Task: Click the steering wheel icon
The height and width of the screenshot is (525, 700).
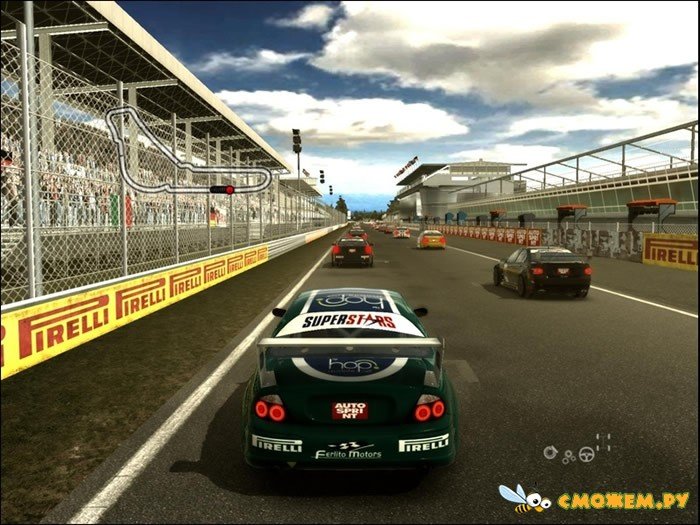Action: tap(587, 454)
